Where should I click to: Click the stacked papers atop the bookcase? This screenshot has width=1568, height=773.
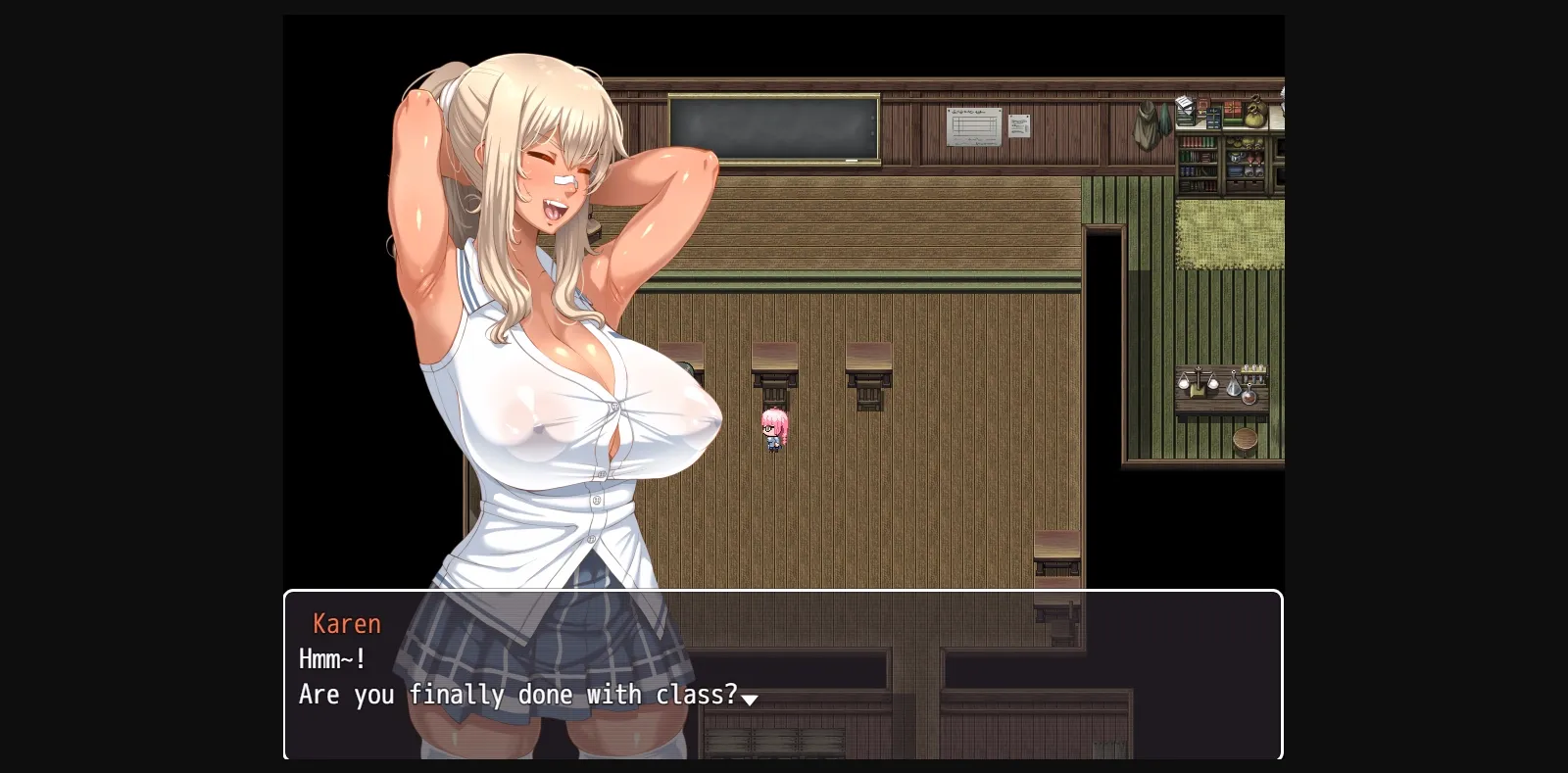1185,103
